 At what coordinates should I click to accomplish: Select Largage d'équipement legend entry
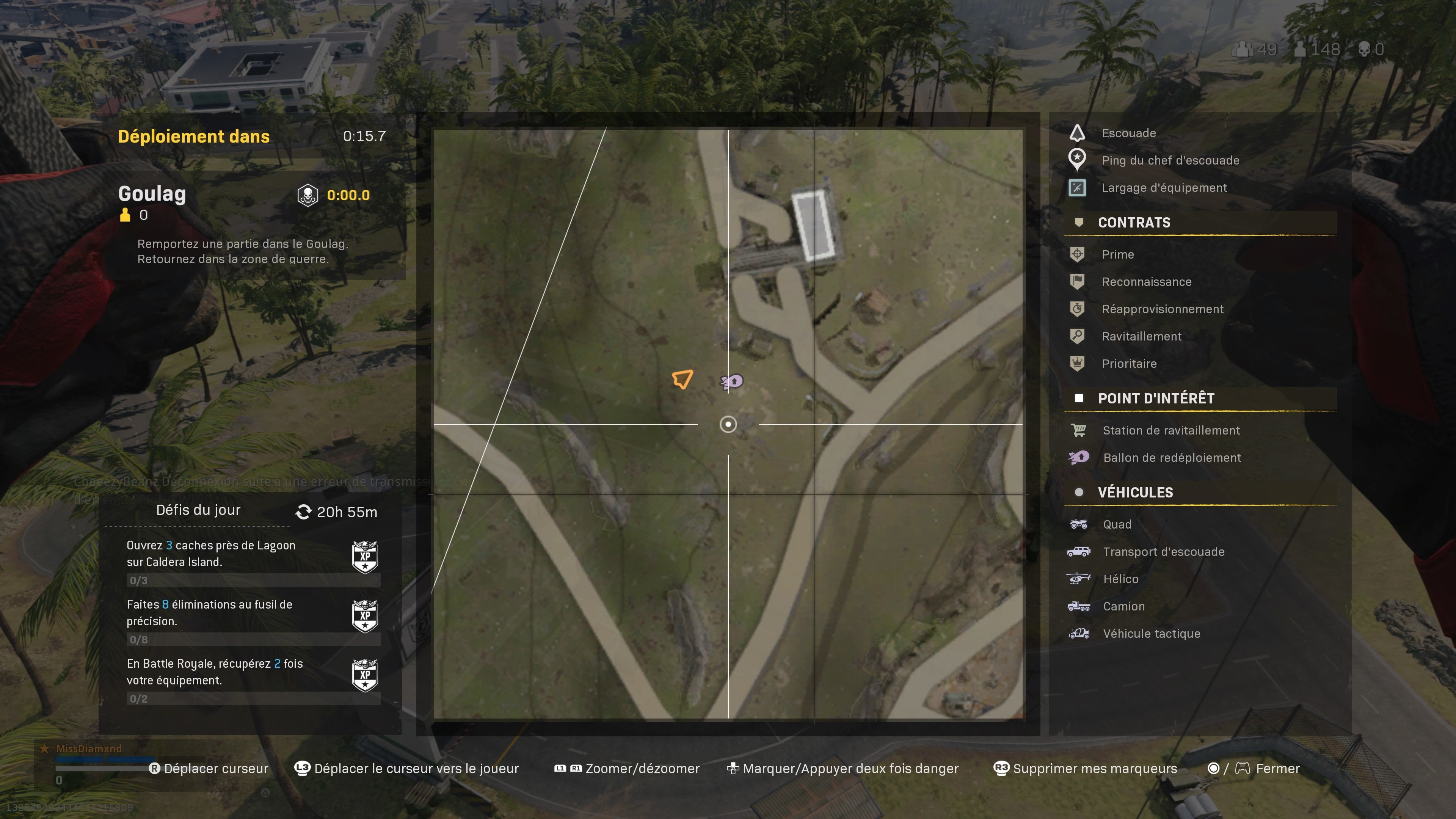click(x=1164, y=188)
